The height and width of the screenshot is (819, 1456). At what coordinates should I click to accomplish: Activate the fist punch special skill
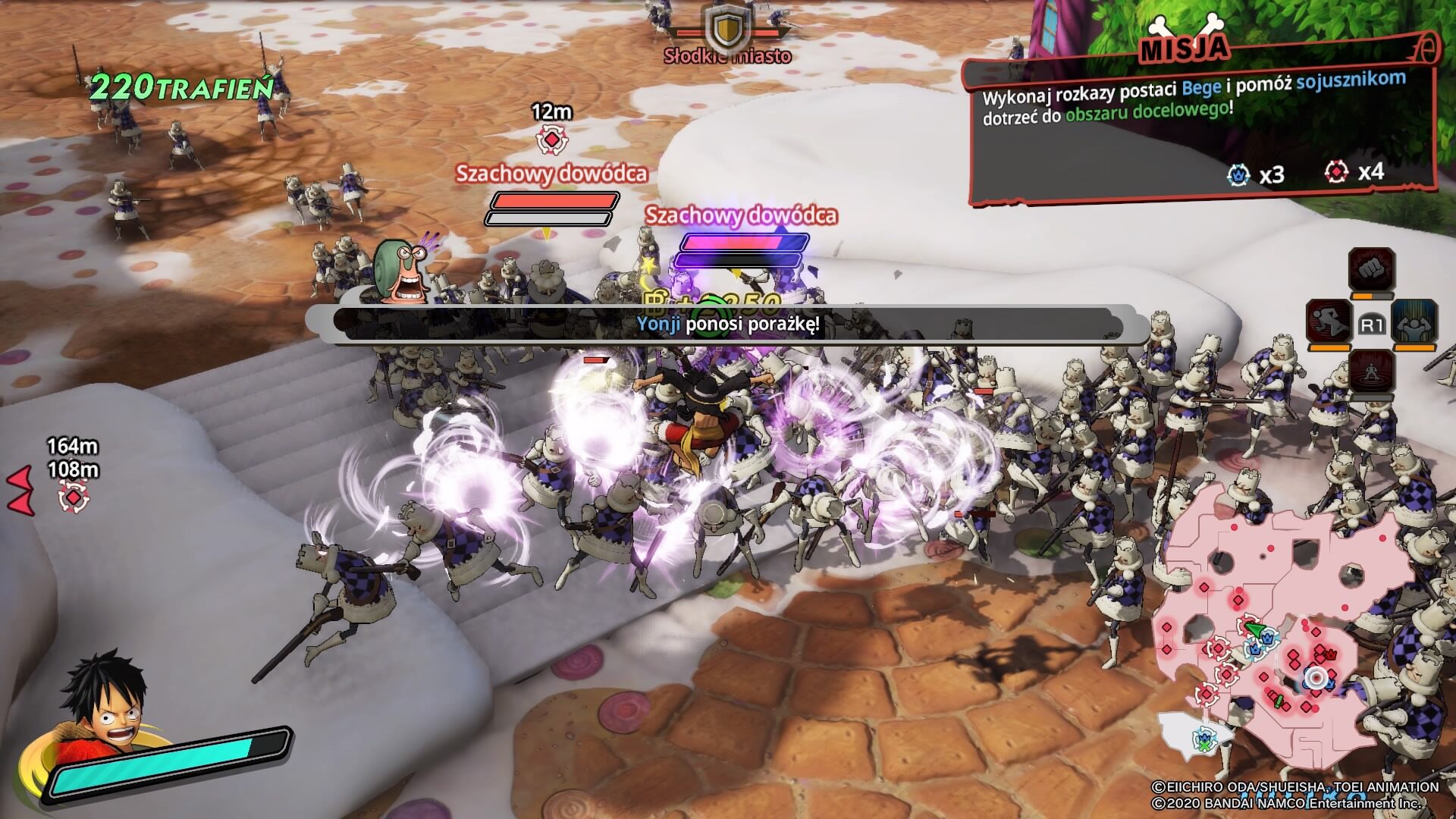pyautogui.click(x=1371, y=269)
